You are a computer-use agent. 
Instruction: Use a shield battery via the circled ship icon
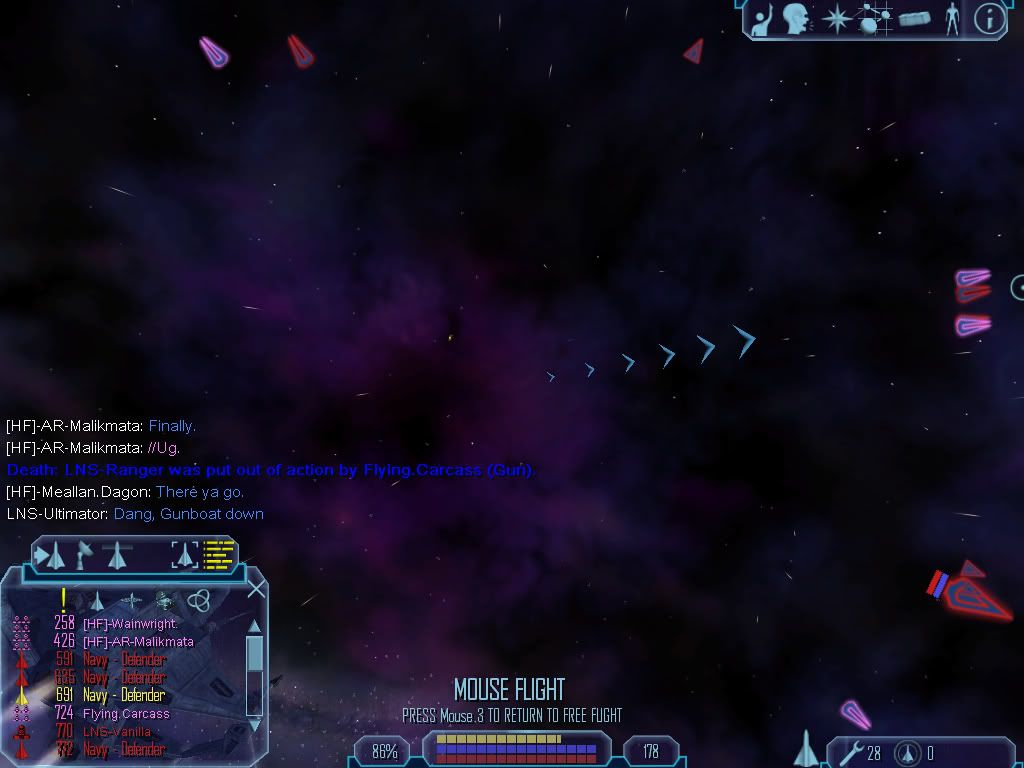pos(908,752)
